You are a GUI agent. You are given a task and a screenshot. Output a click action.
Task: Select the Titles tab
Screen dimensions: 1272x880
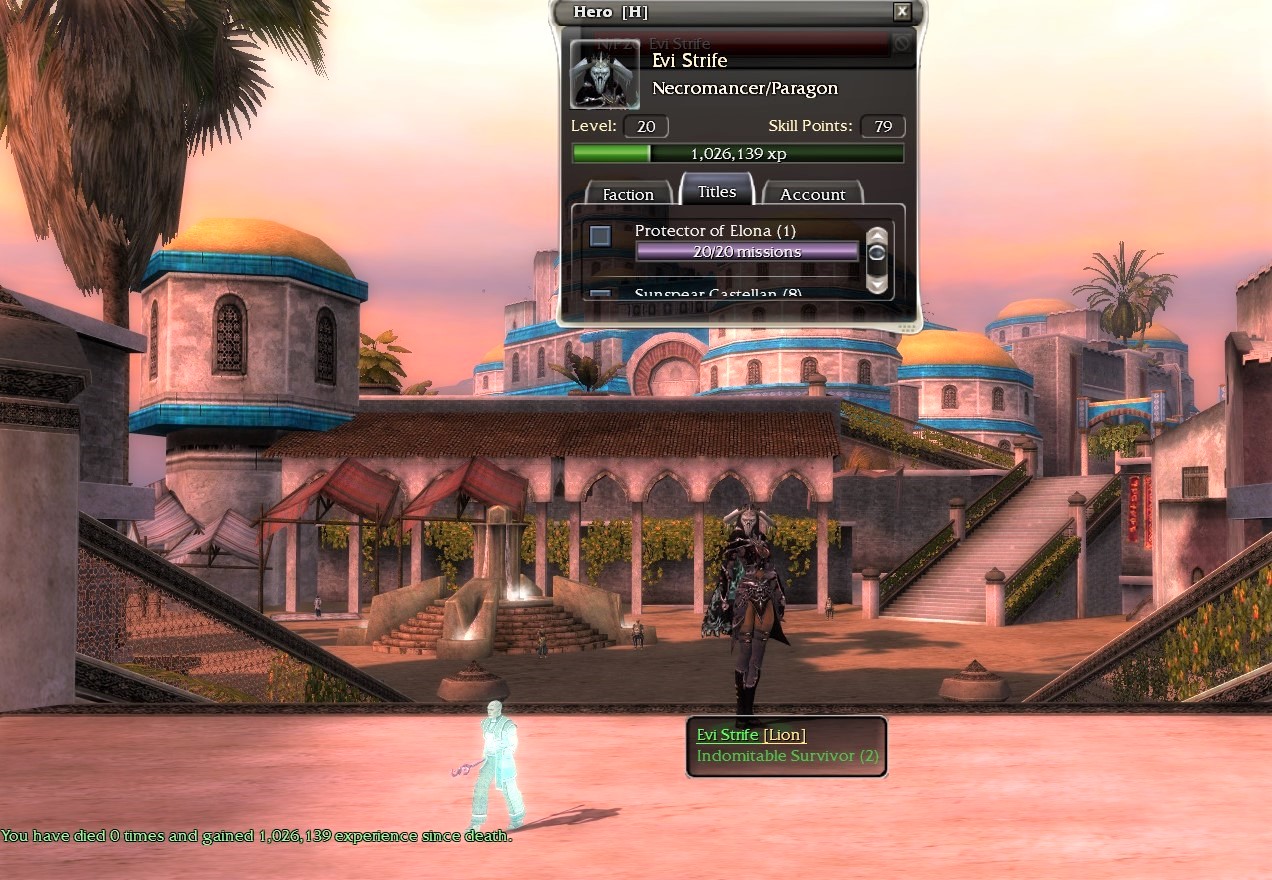tap(717, 191)
